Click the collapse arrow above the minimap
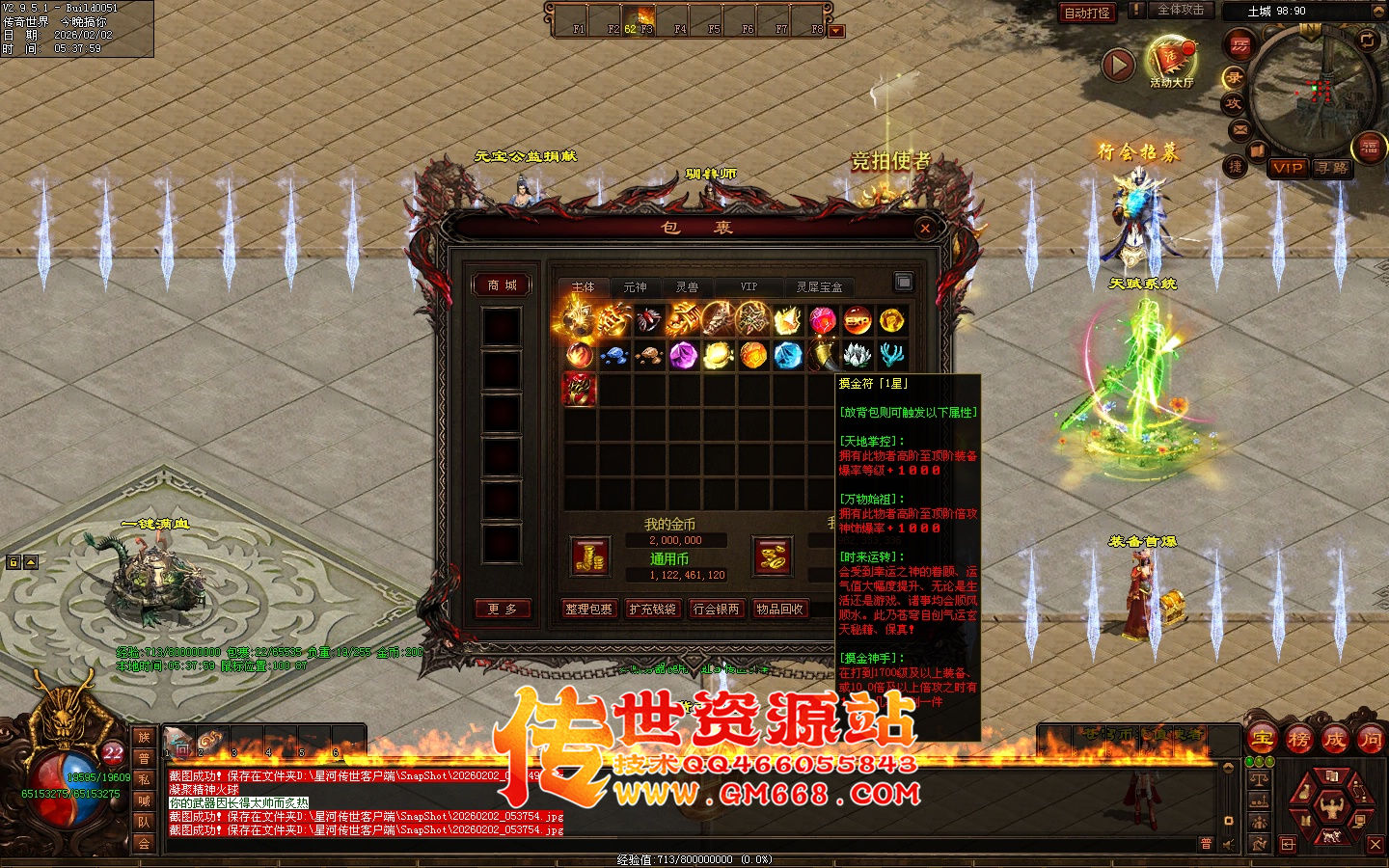Viewport: 1389px width, 868px height. tap(1377, 11)
